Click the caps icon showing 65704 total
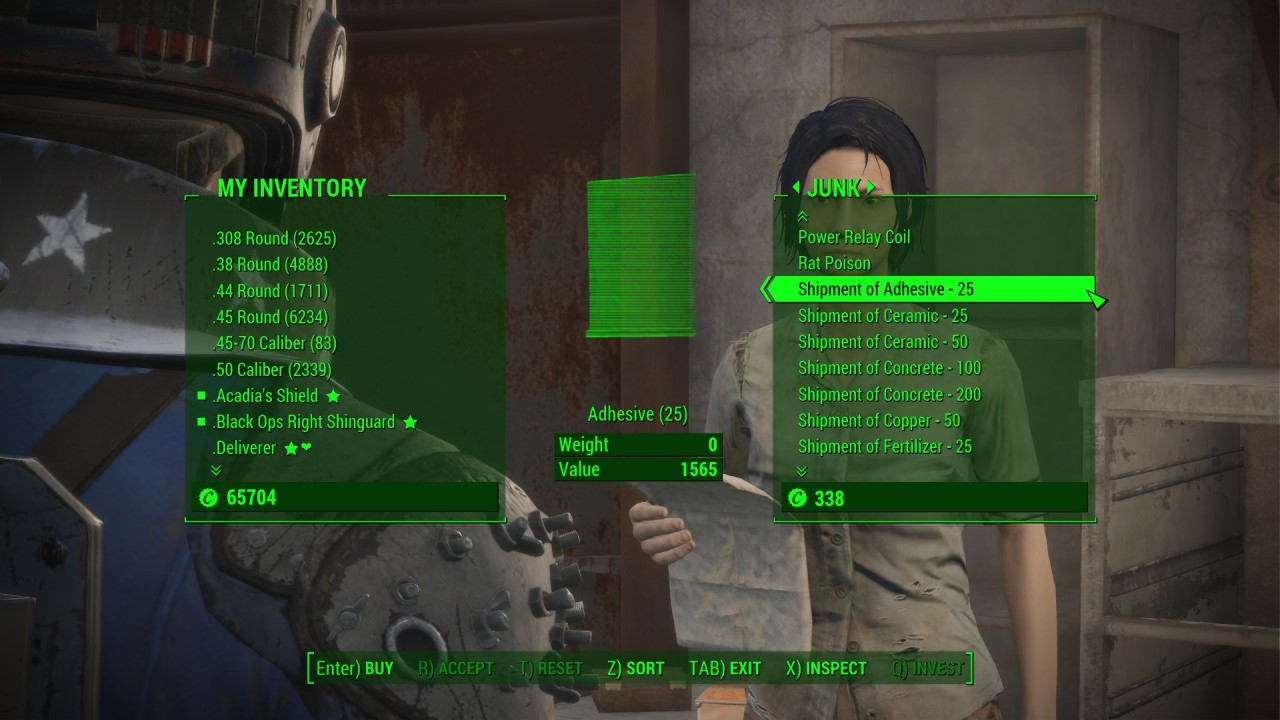This screenshot has height=720, width=1280. [207, 497]
